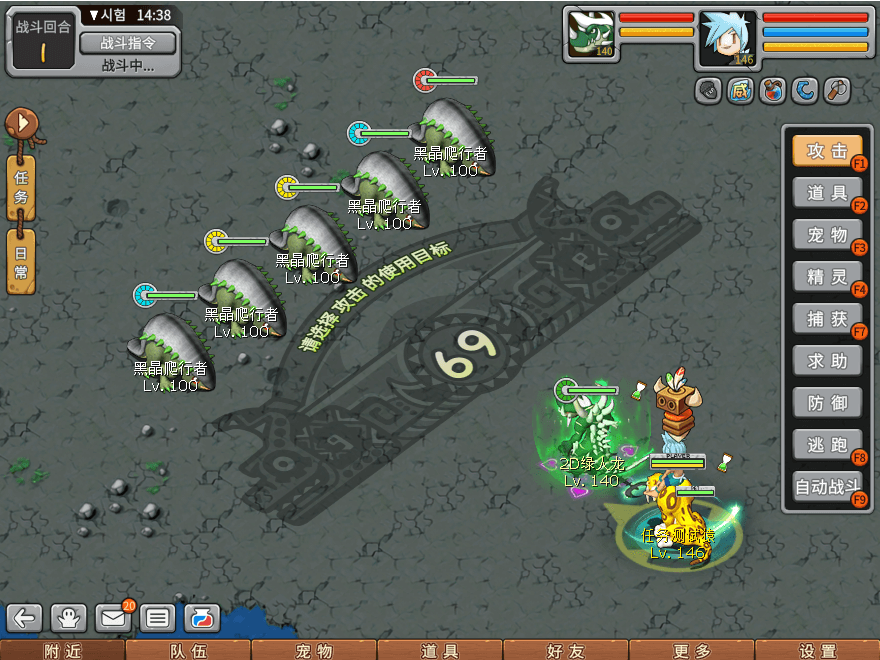The image size is (880, 660).
Task: Select the 防御 (Defend) command
Action: (x=827, y=402)
